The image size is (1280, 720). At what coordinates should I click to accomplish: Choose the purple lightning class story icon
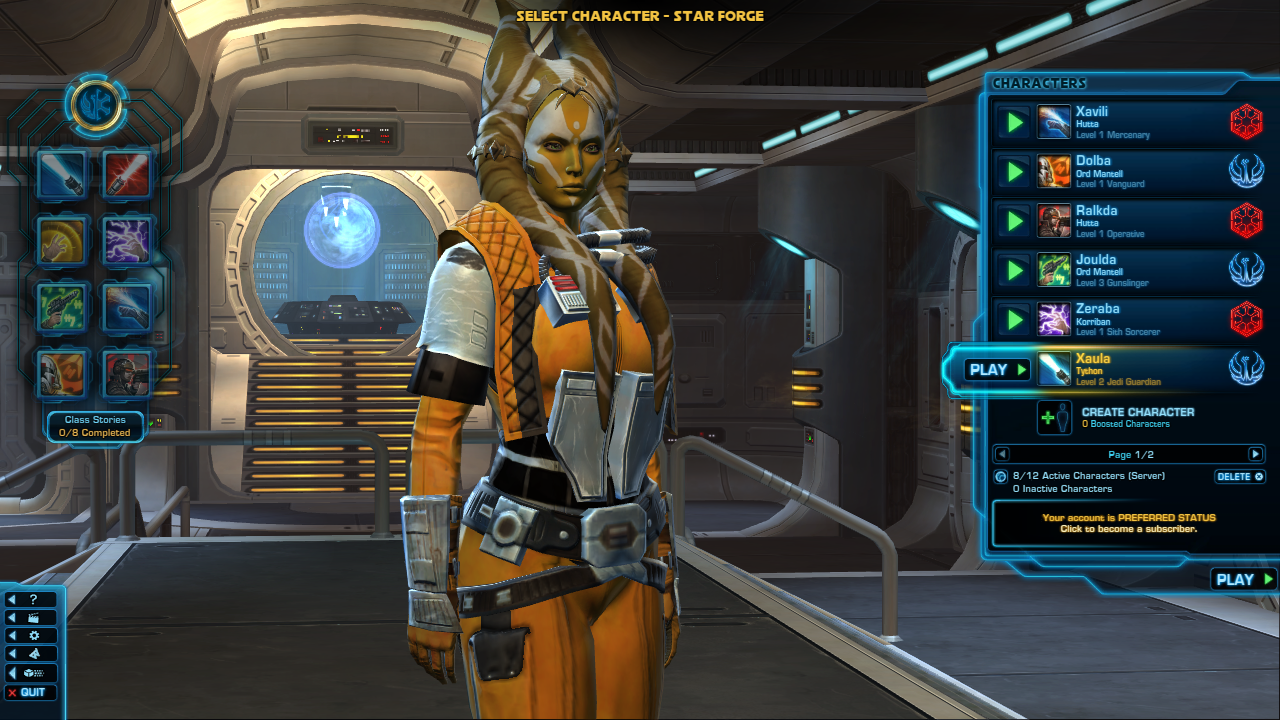pyautogui.click(x=128, y=240)
